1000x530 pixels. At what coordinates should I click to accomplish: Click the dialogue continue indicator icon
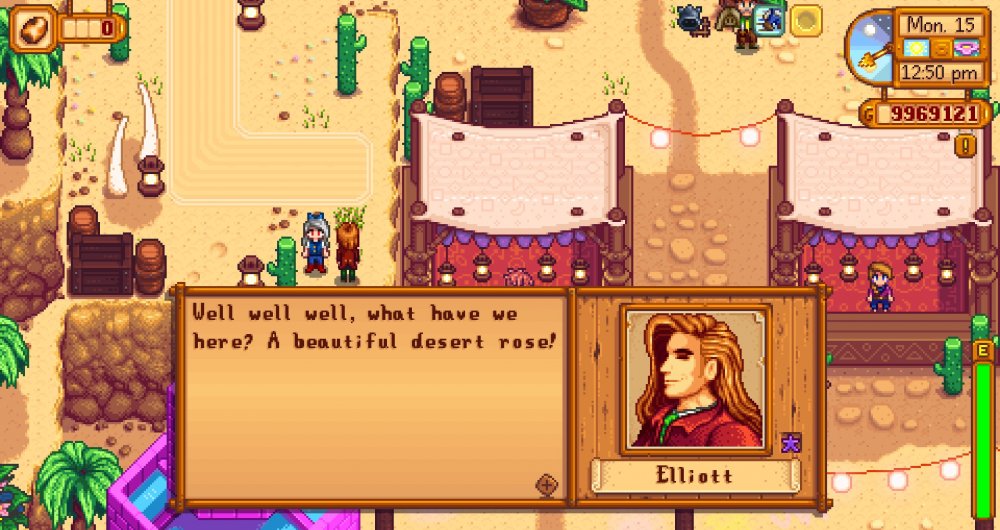coord(547,484)
